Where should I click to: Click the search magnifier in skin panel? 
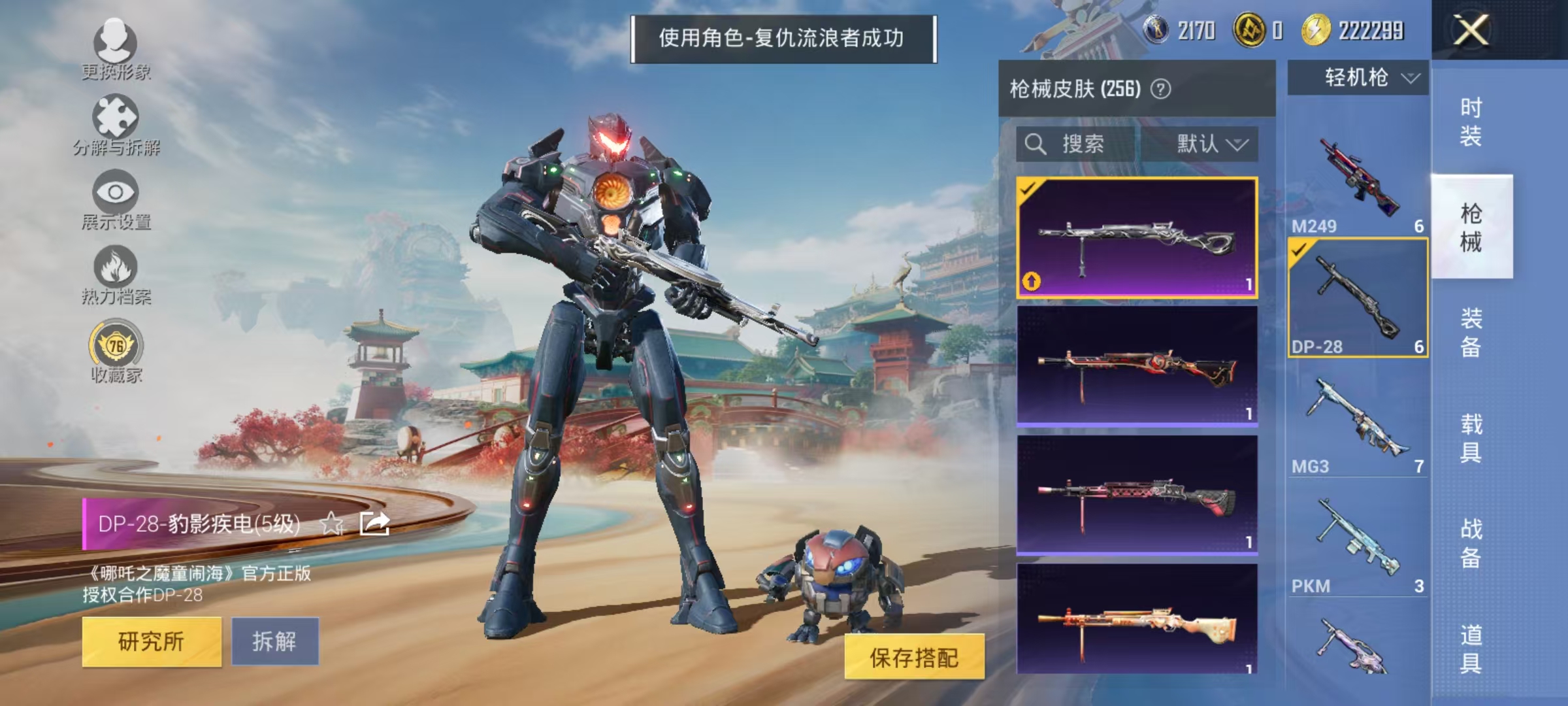coord(1037,144)
